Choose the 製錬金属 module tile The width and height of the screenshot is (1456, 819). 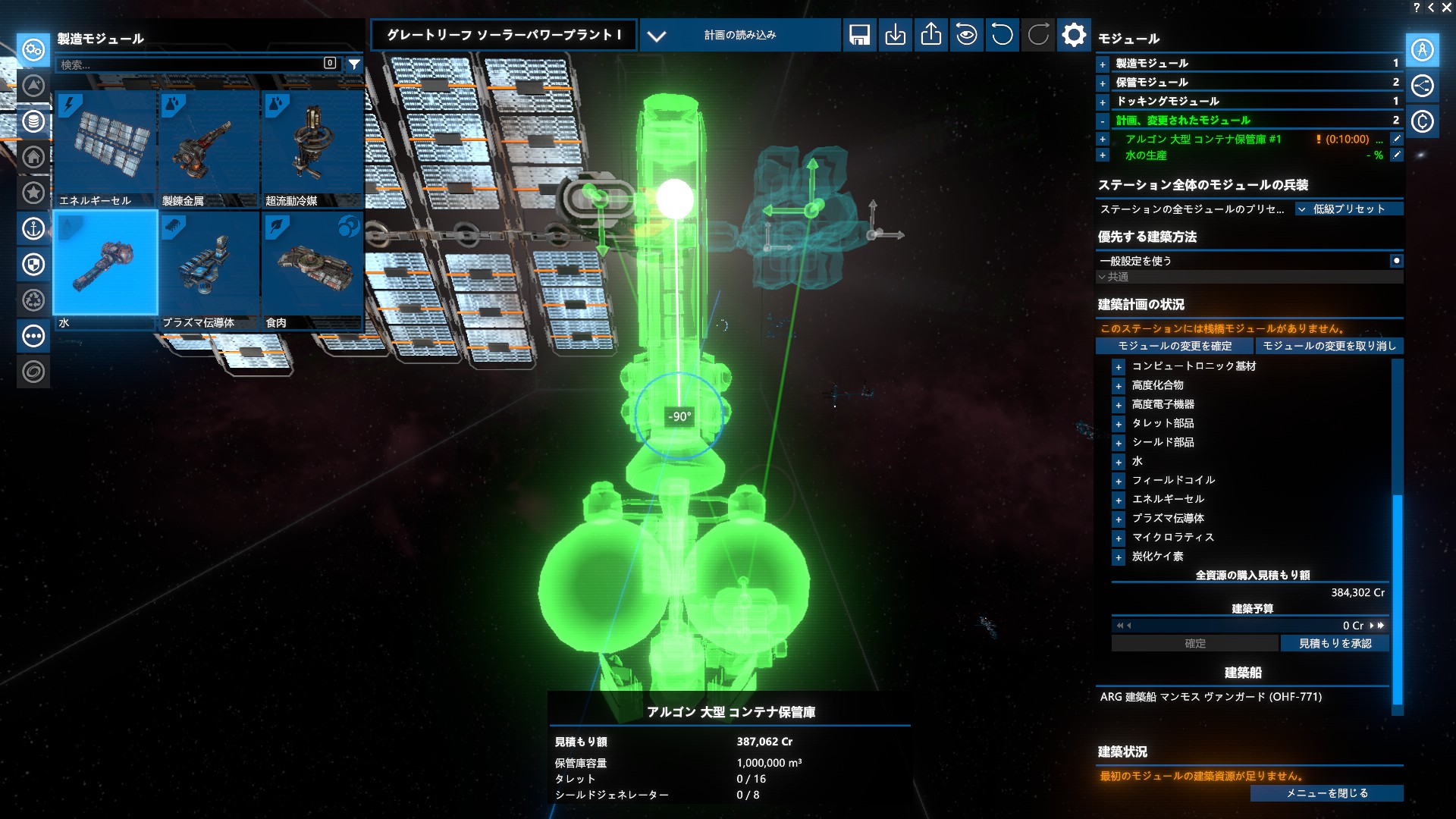209,149
